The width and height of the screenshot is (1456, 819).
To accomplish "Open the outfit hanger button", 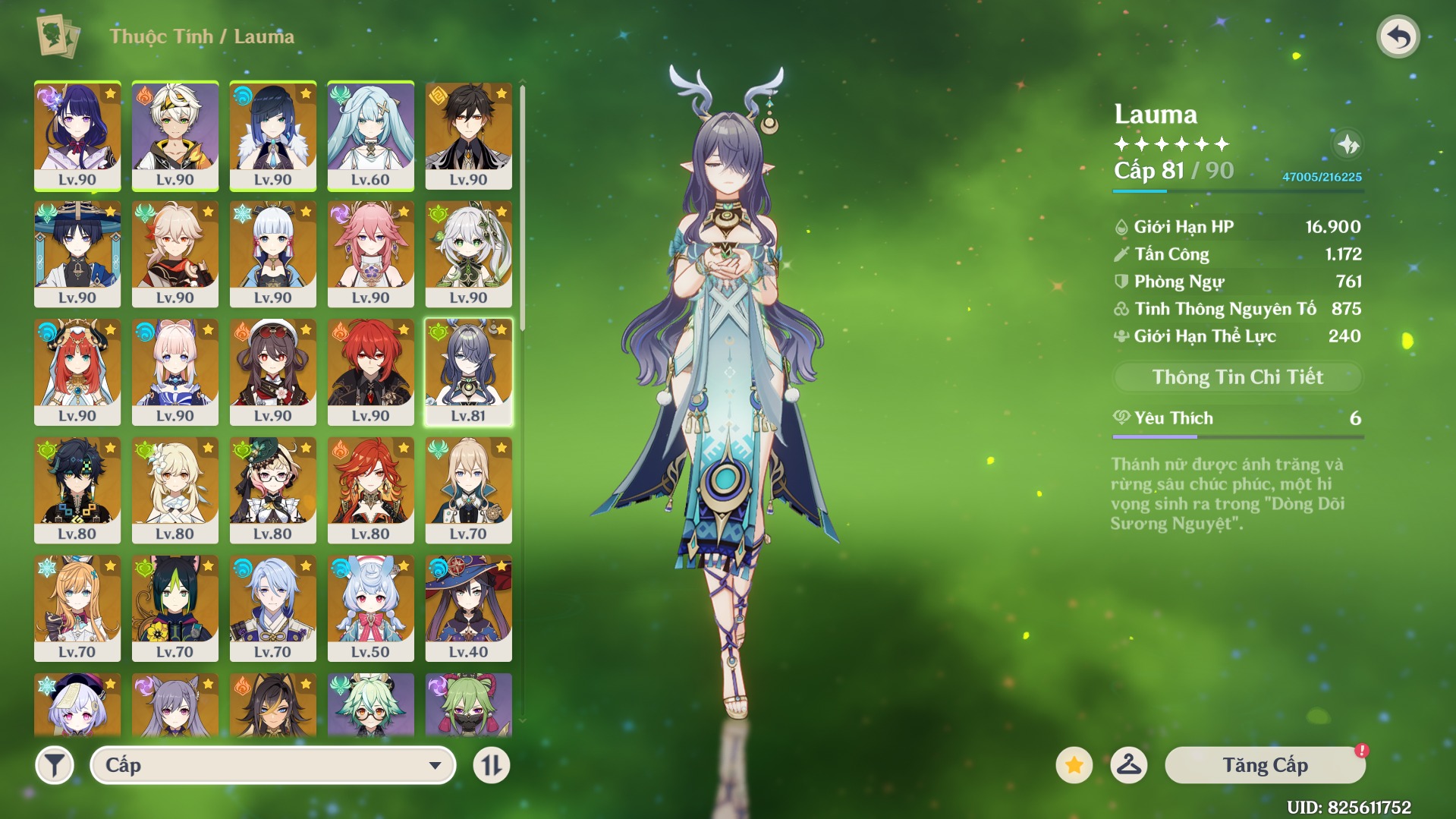I will (x=1128, y=765).
